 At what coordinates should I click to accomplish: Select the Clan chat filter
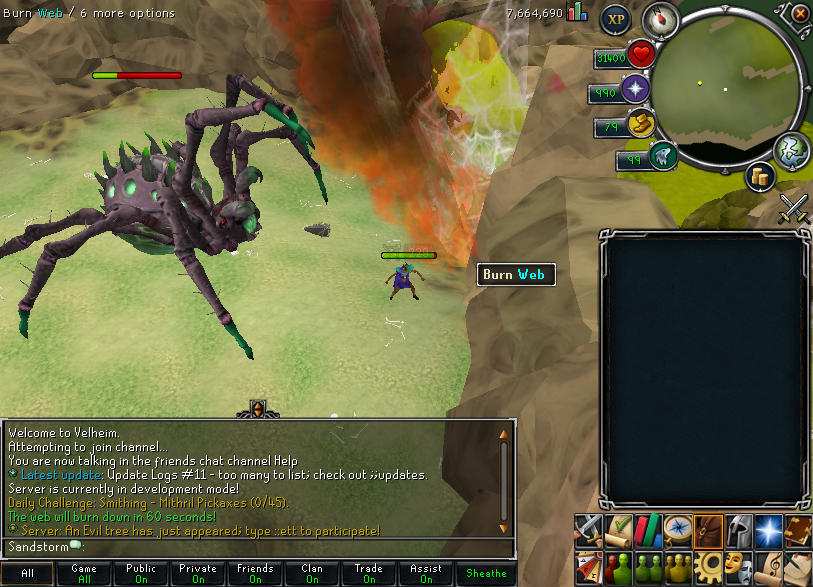coord(312,574)
